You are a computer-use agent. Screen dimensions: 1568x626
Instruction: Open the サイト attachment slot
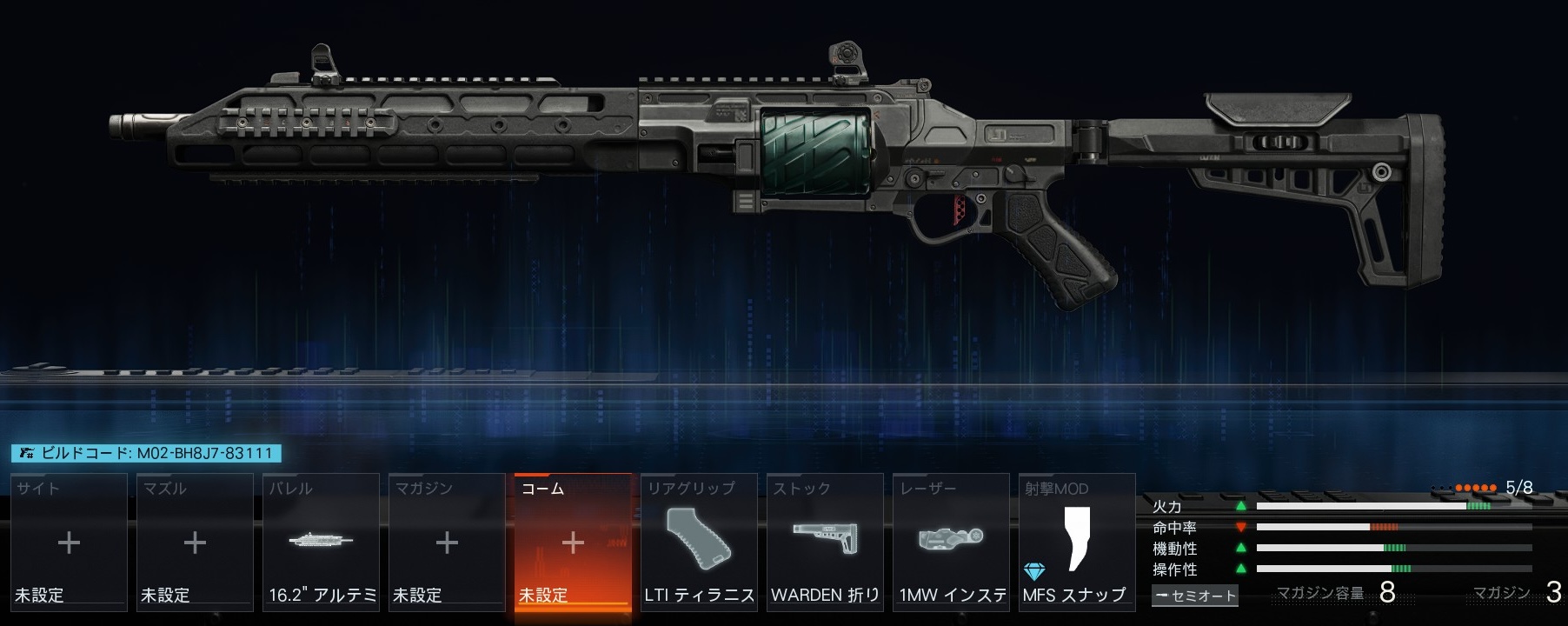pyautogui.click(x=69, y=543)
